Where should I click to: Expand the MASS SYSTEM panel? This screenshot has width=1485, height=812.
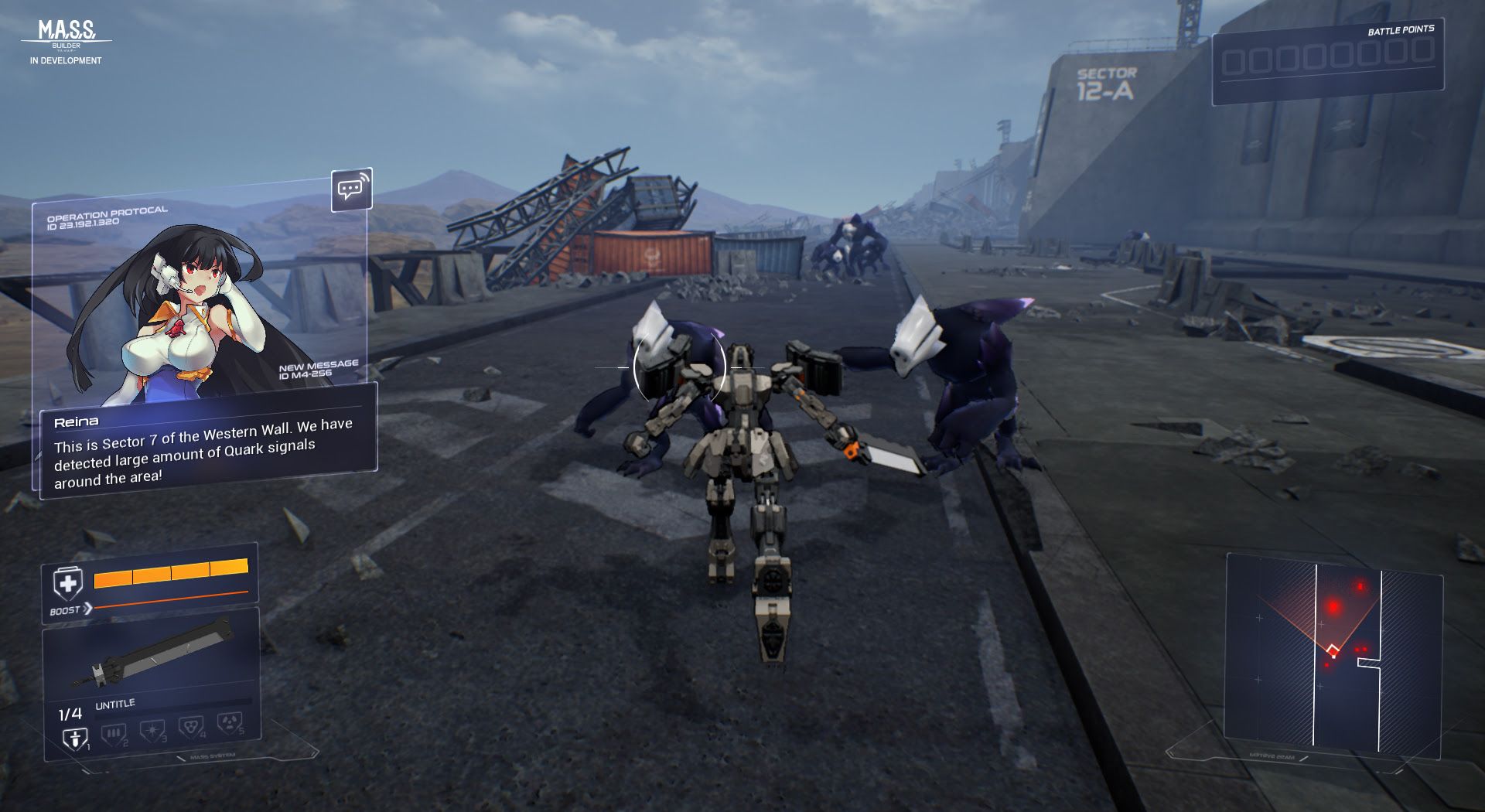213,756
